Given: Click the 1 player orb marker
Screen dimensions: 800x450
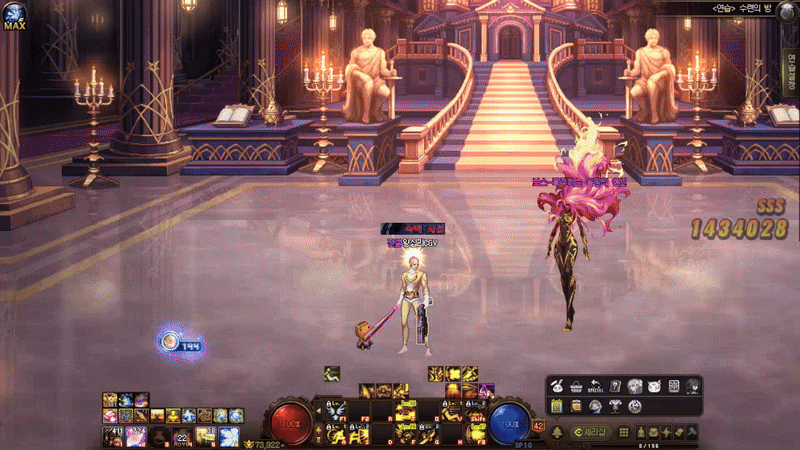Looking at the screenshot, I should coord(171,342).
